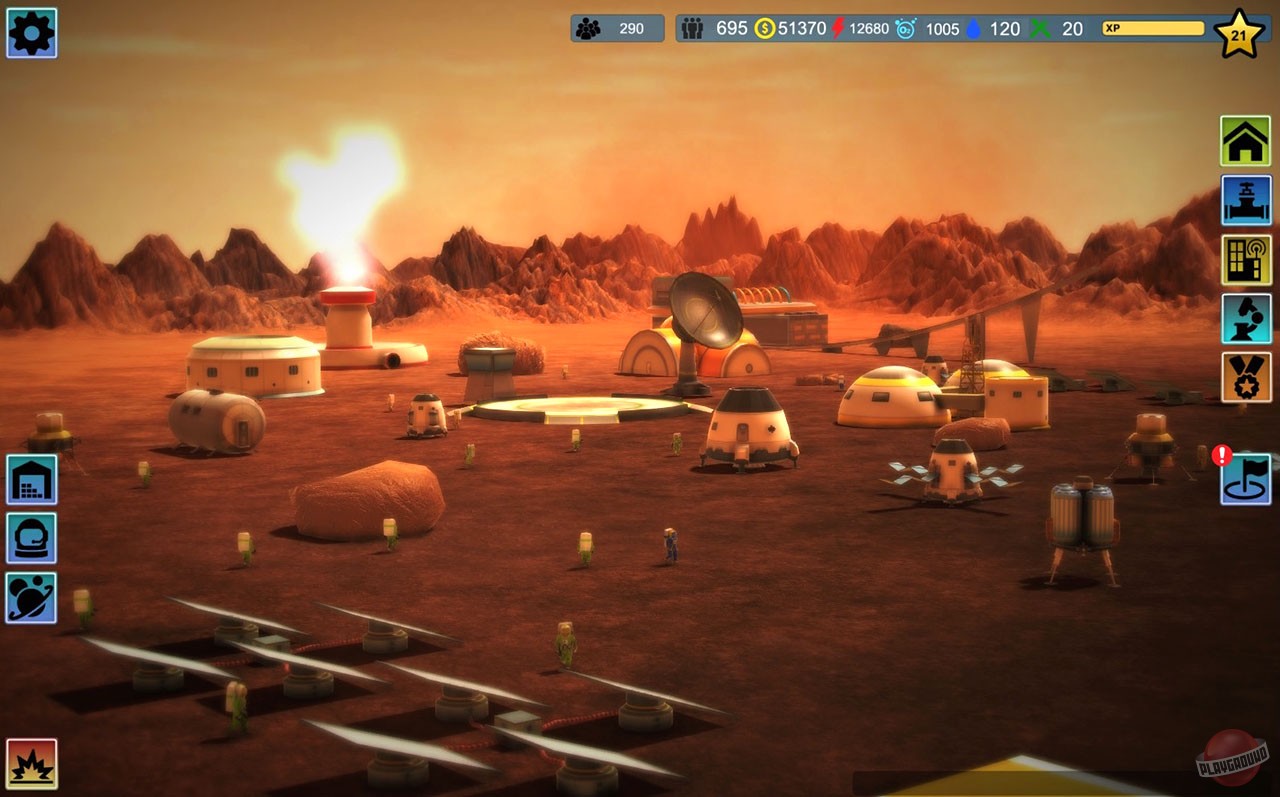Image resolution: width=1280 pixels, height=797 pixels.
Task: Select the pipeline valve tool
Action: [1244, 198]
